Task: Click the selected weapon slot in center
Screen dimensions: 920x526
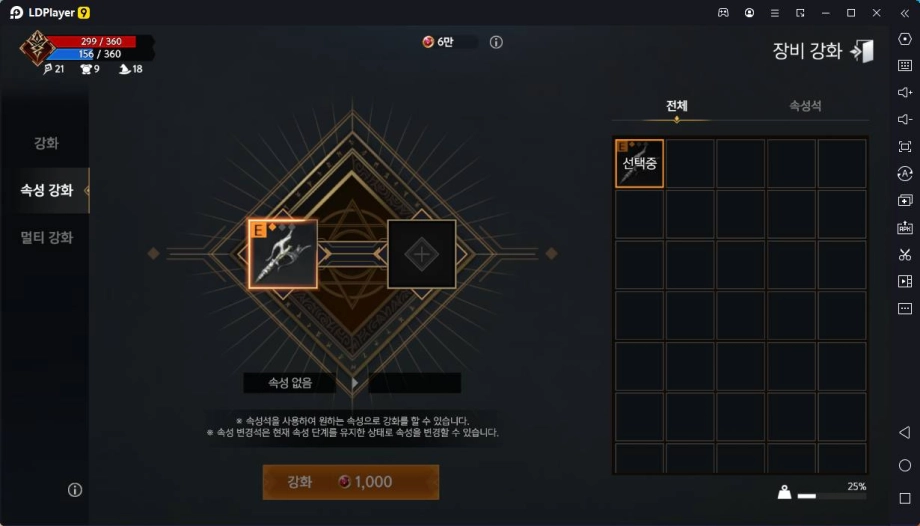Action: 283,254
